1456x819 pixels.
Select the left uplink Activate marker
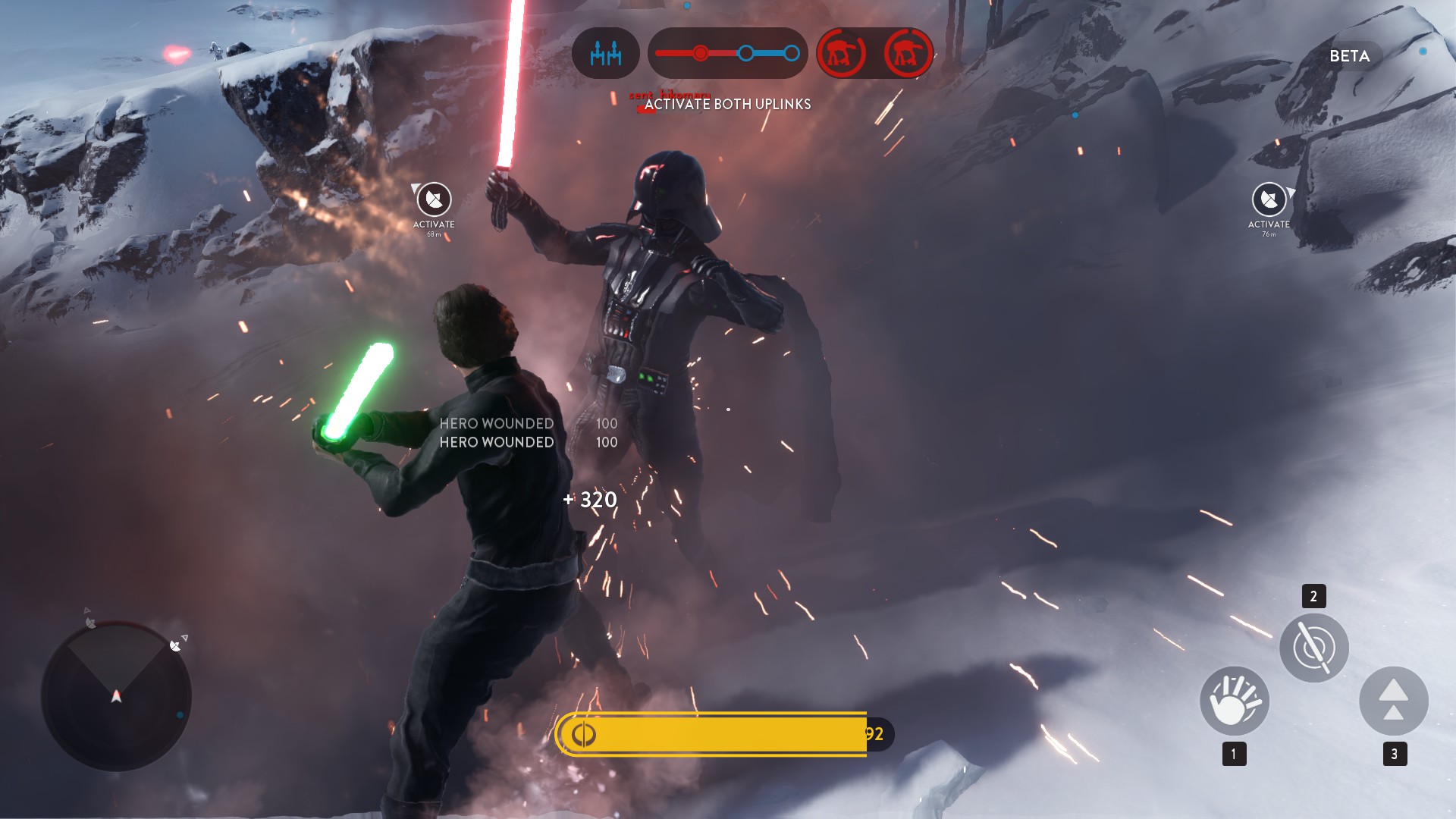434,200
